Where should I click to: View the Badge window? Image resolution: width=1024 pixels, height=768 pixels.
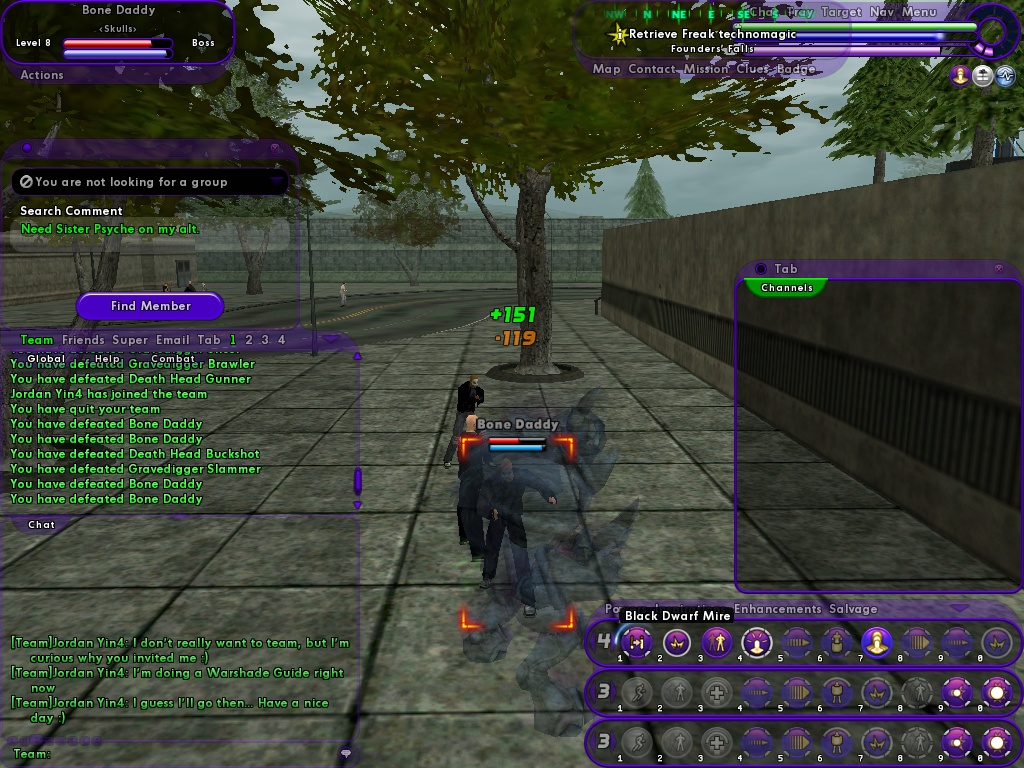click(796, 69)
